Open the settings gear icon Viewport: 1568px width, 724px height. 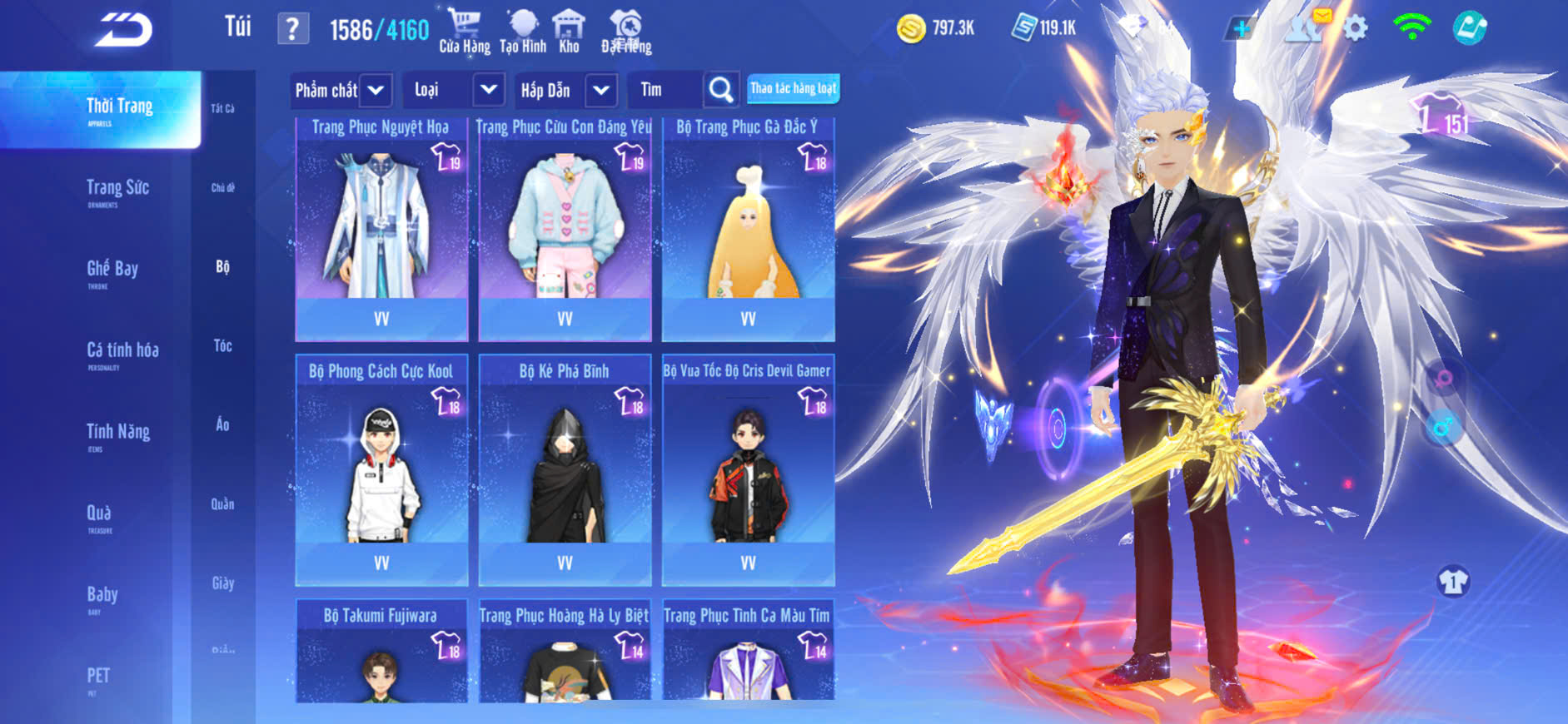coord(1356,29)
